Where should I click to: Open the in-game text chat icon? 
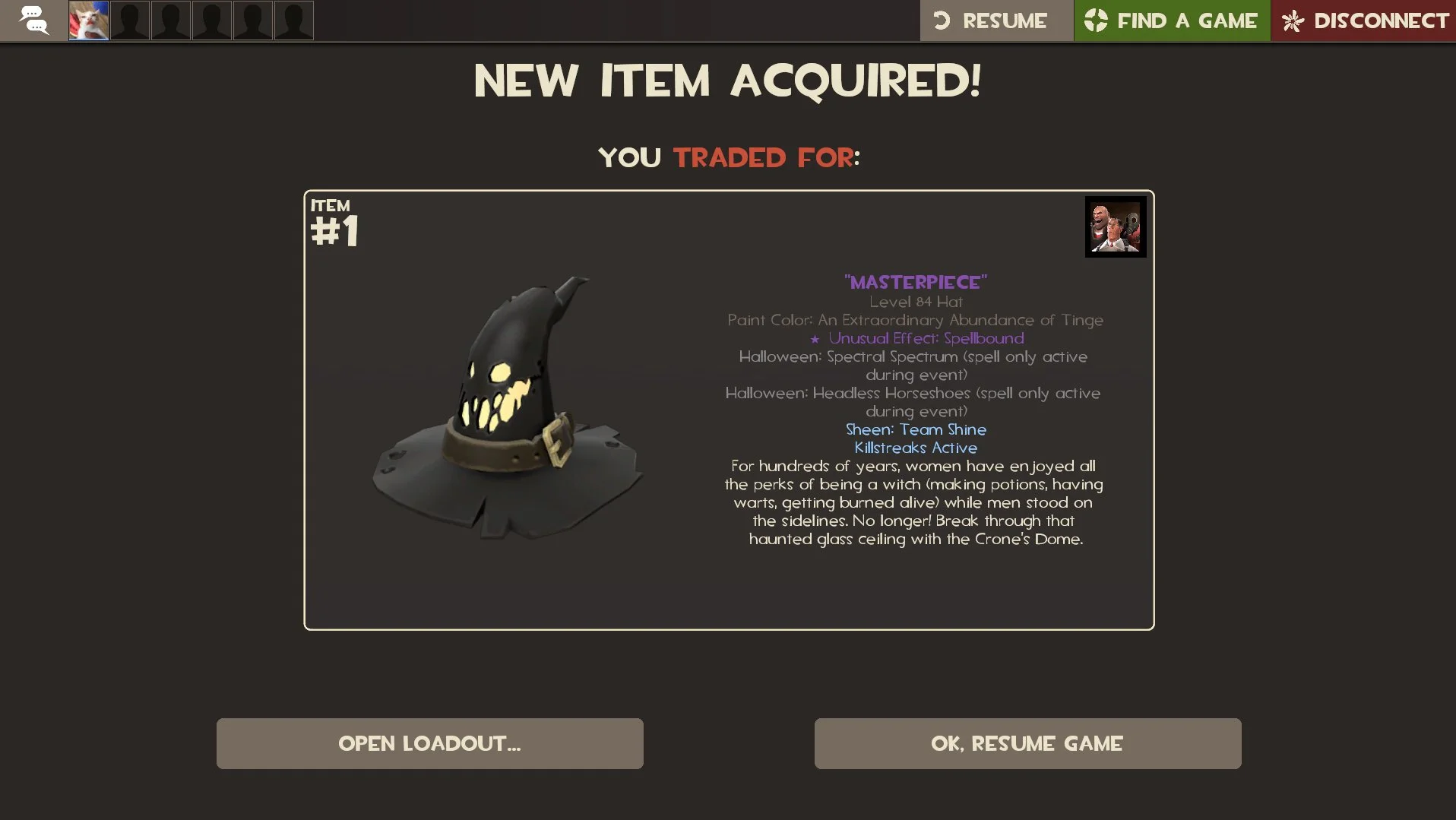point(33,21)
